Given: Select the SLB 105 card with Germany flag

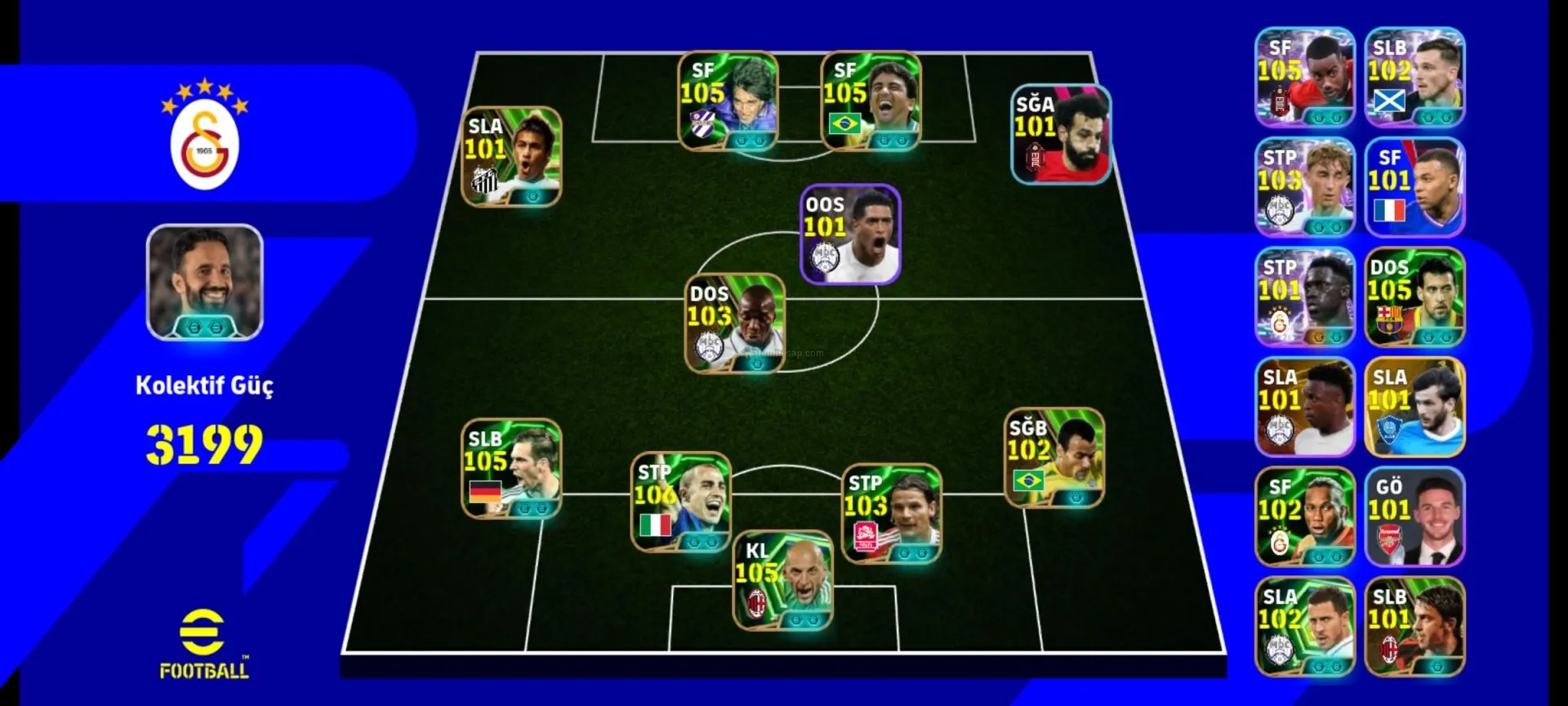Looking at the screenshot, I should coord(511,469).
